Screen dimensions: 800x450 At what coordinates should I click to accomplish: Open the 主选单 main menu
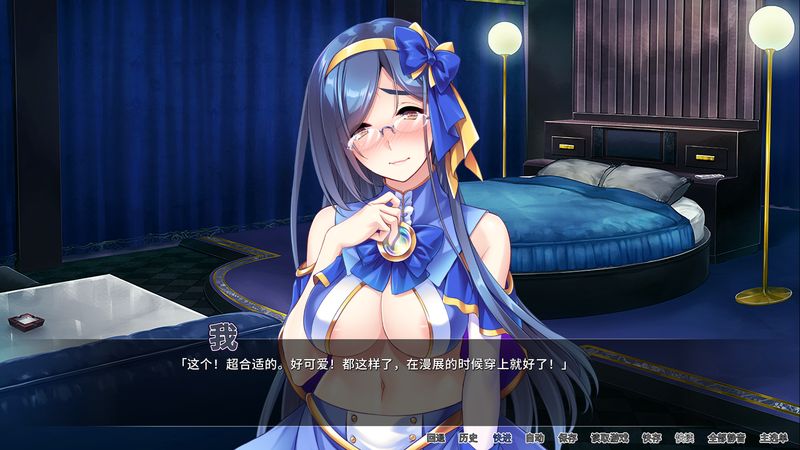coord(773,437)
